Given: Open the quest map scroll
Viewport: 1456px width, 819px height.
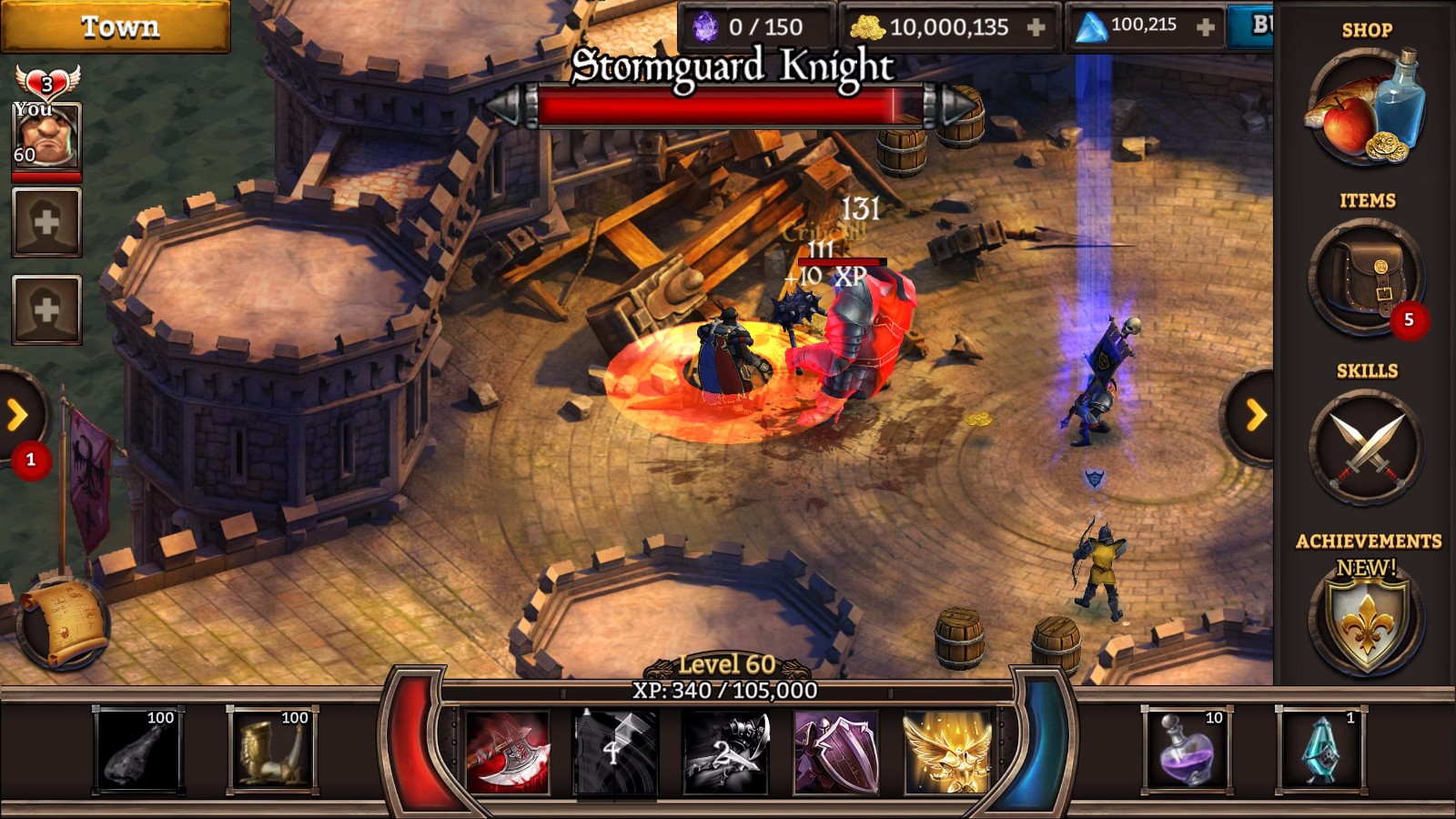Looking at the screenshot, I should coord(62,624).
